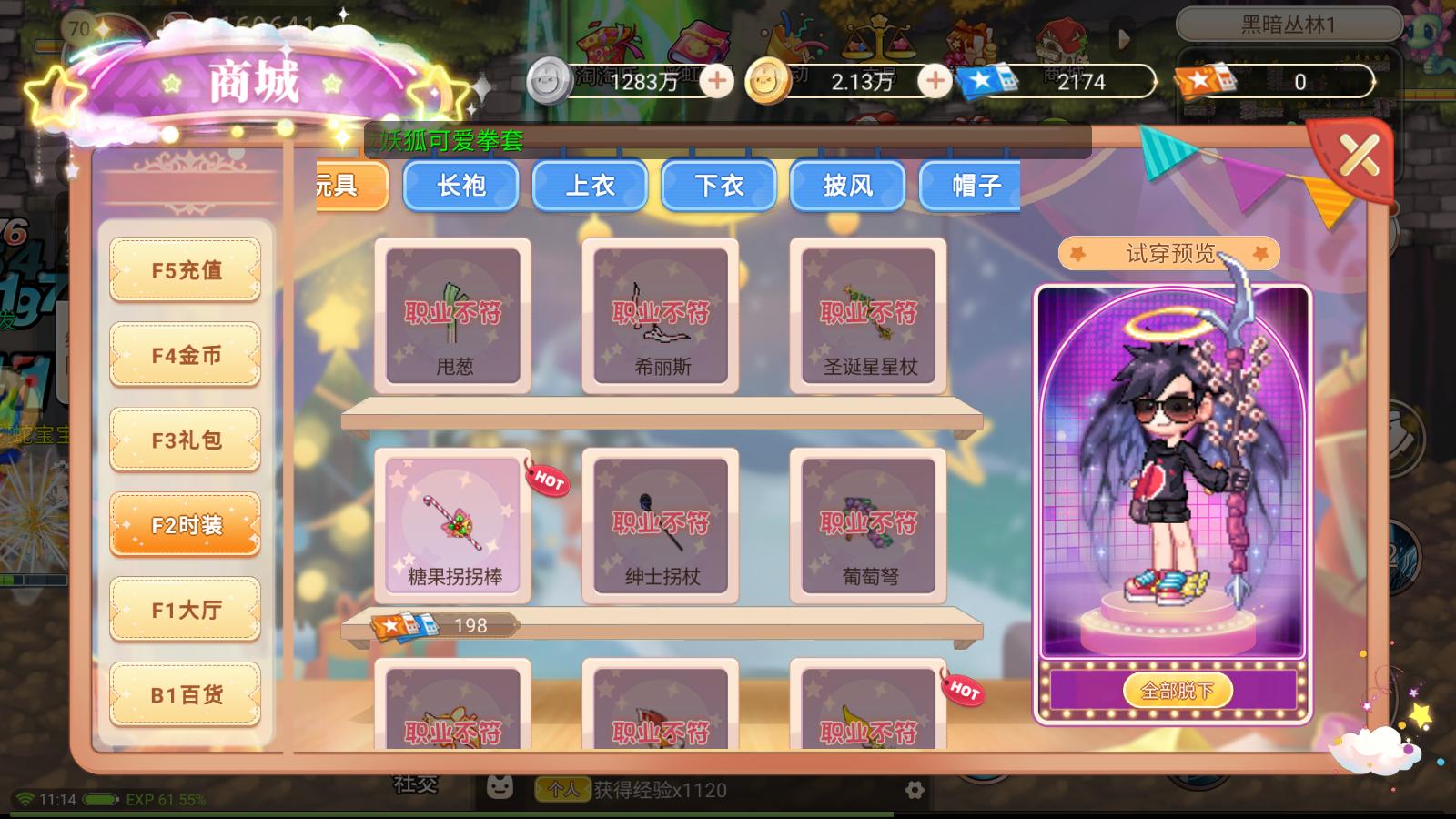Image resolution: width=1456 pixels, height=819 pixels.
Task: Select the 糖果拐拐棒 candy cane item
Action: tap(452, 525)
